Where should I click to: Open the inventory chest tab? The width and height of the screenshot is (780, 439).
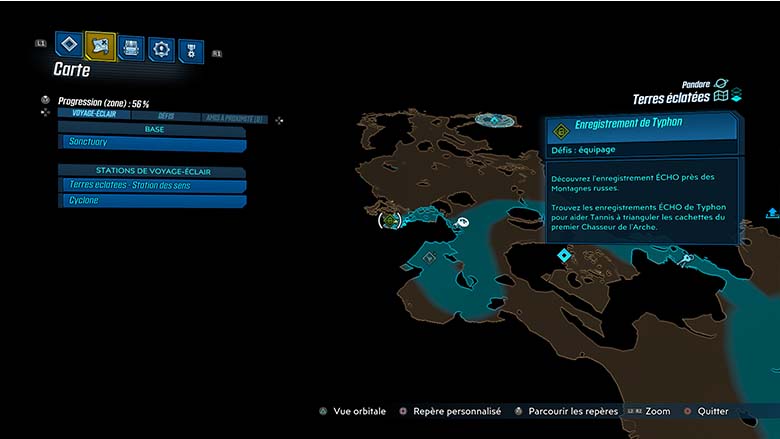click(x=131, y=47)
